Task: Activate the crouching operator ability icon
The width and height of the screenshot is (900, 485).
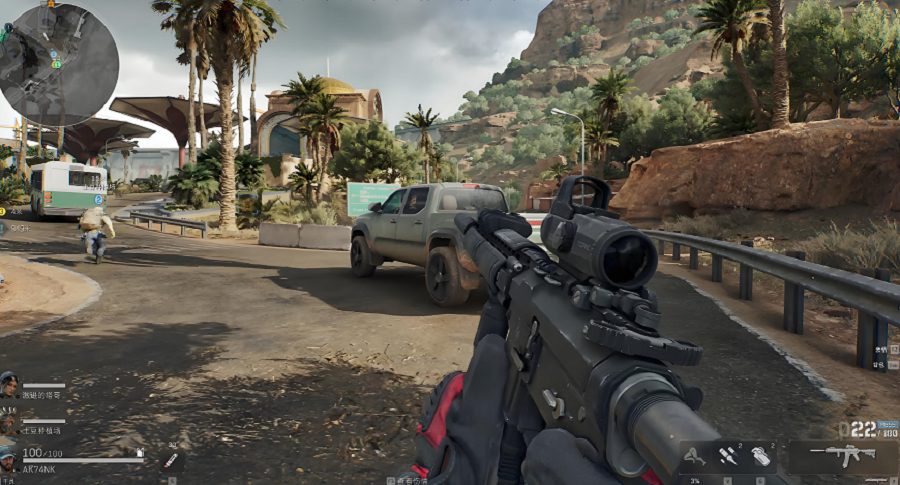Action: coord(692,457)
